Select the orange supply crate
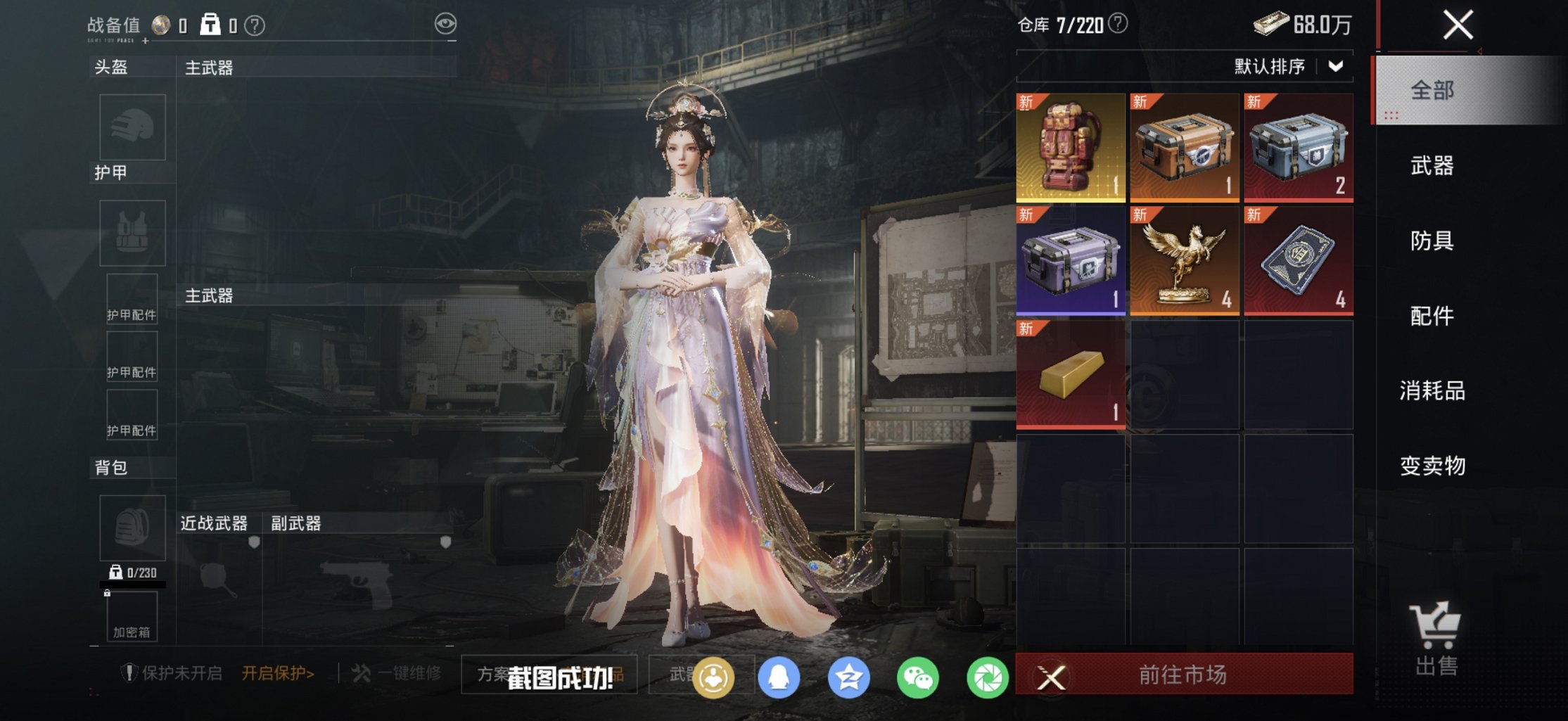 click(x=1185, y=148)
